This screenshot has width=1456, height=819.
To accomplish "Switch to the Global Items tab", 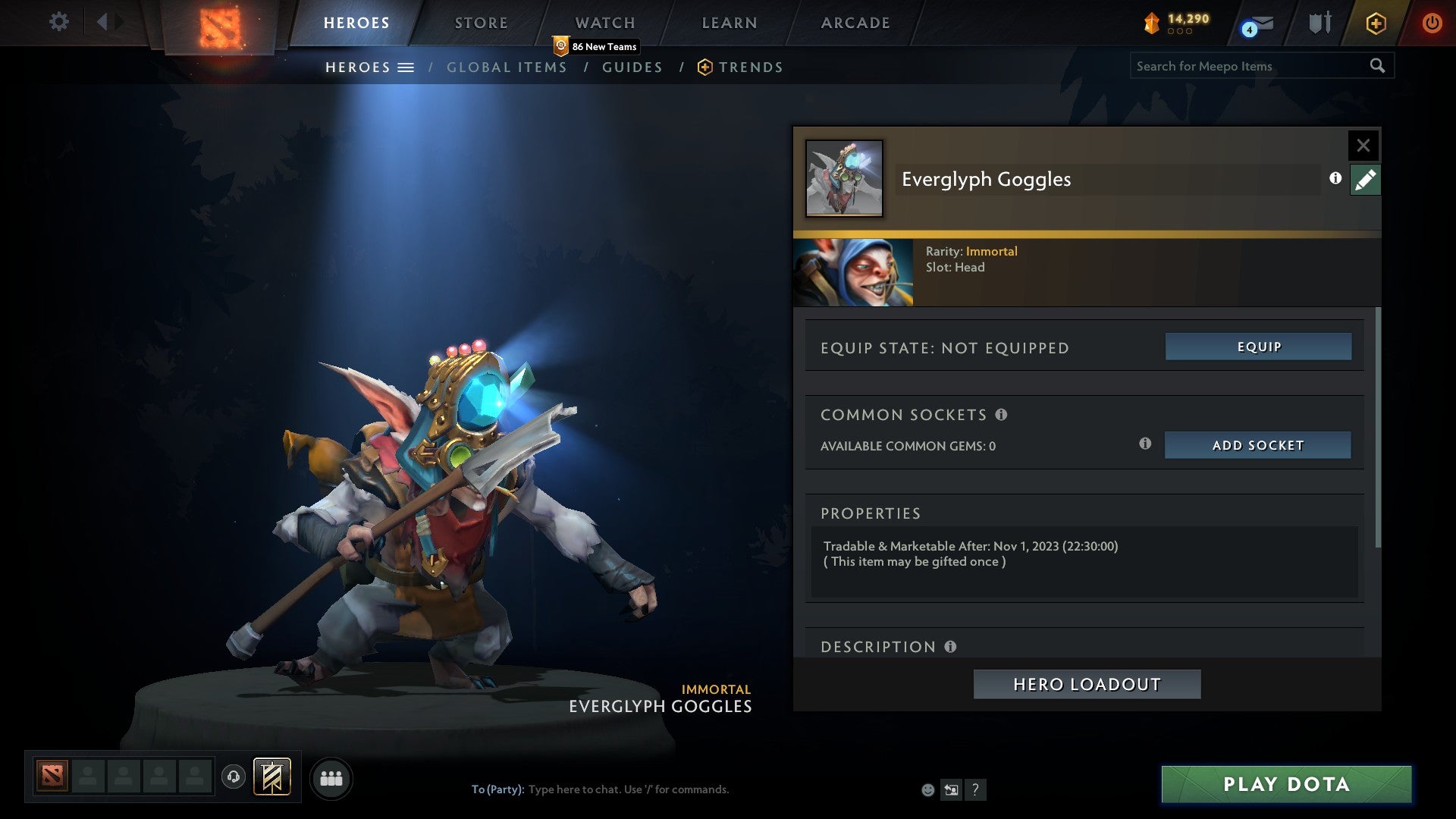I will pyautogui.click(x=507, y=67).
